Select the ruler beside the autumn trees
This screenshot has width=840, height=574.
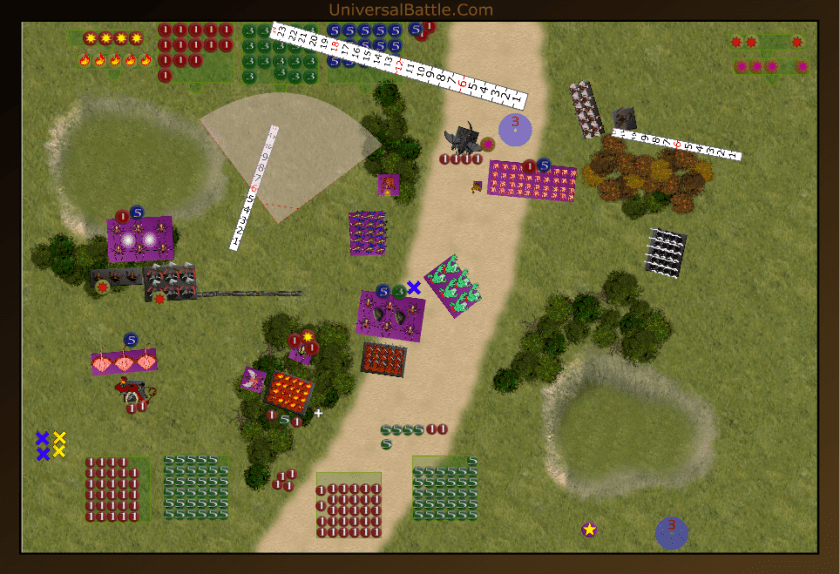point(676,144)
